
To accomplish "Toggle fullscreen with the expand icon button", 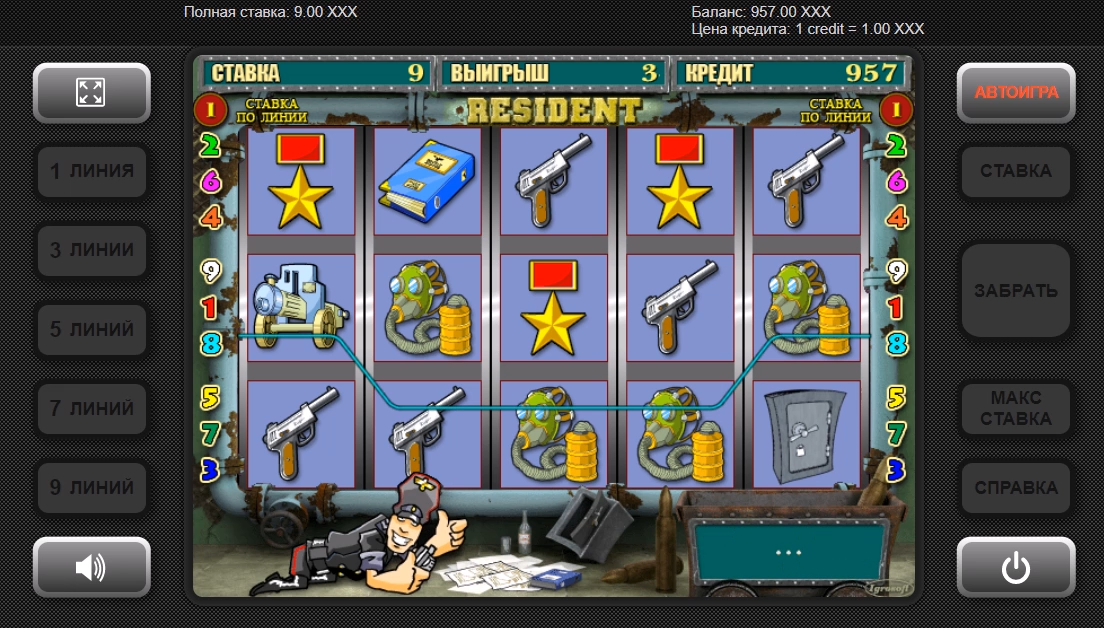I will point(91,93).
